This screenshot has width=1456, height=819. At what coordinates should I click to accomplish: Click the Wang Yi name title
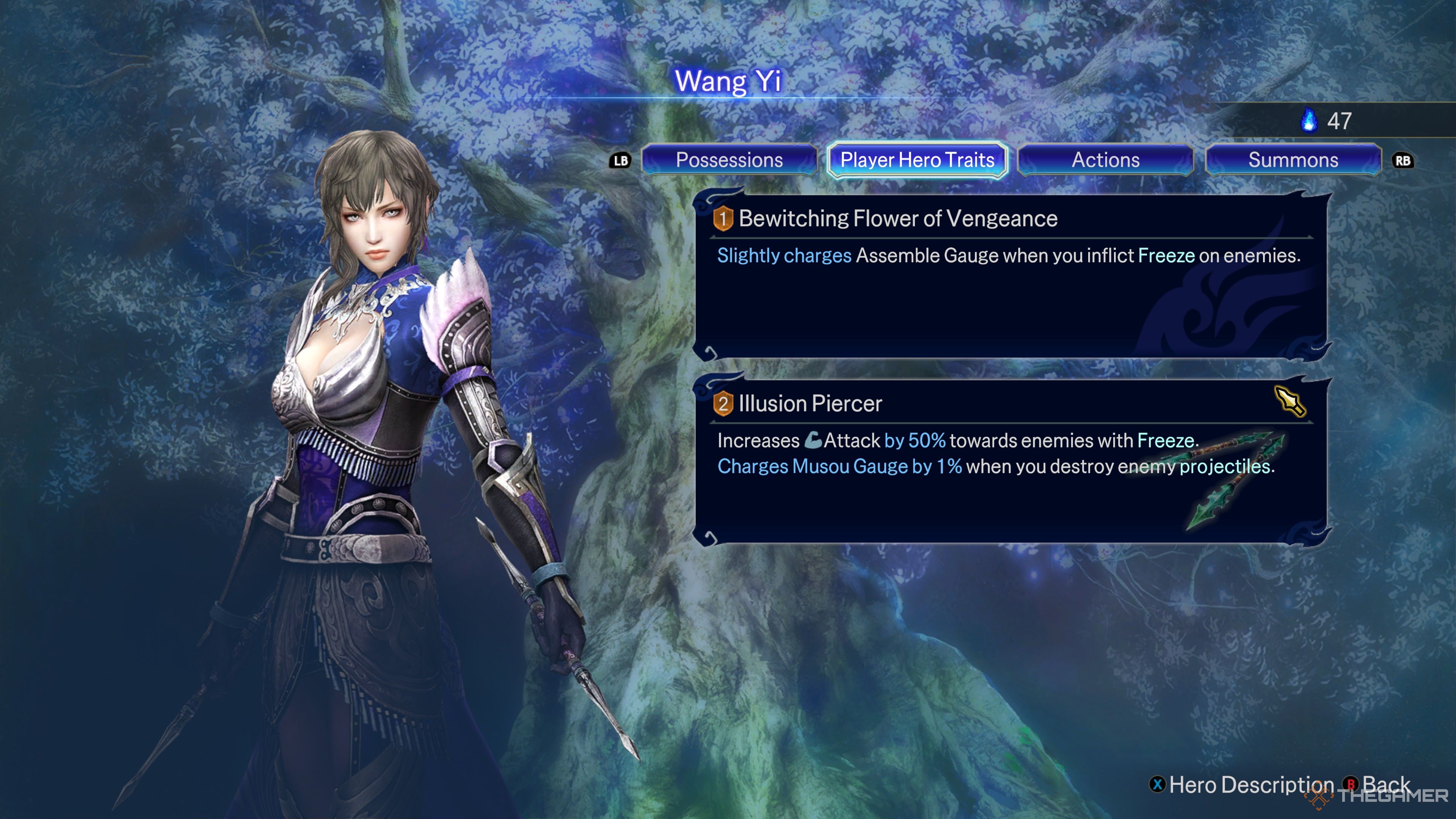tap(728, 82)
